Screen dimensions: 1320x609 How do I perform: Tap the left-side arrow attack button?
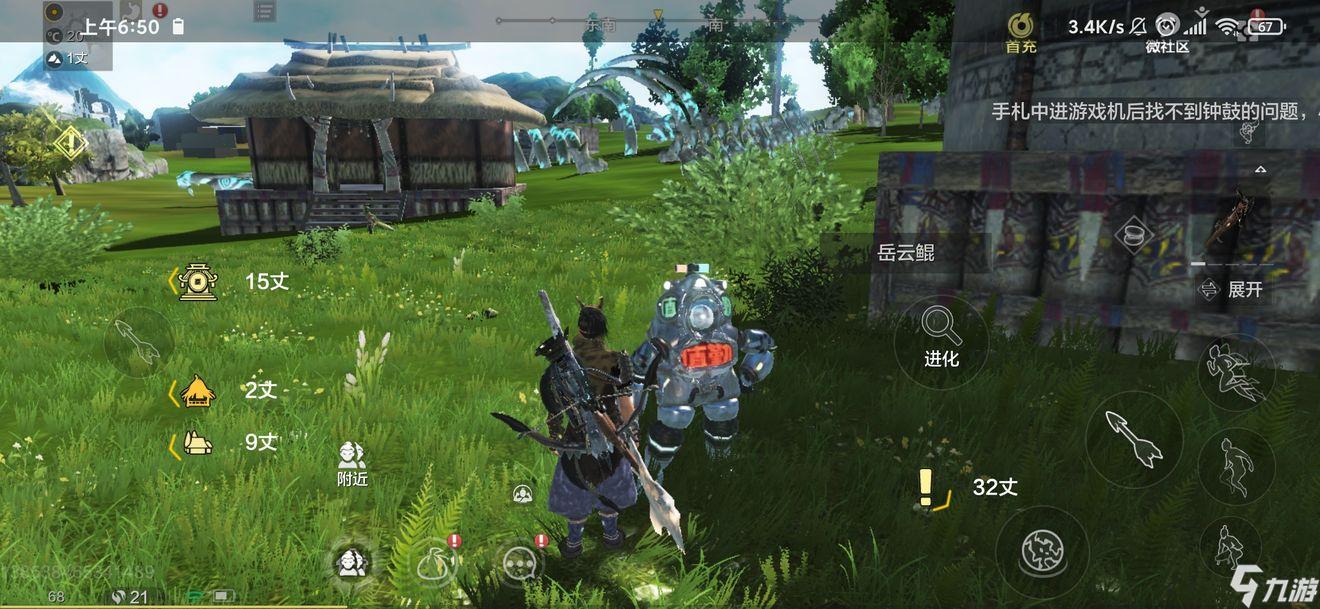[139, 342]
